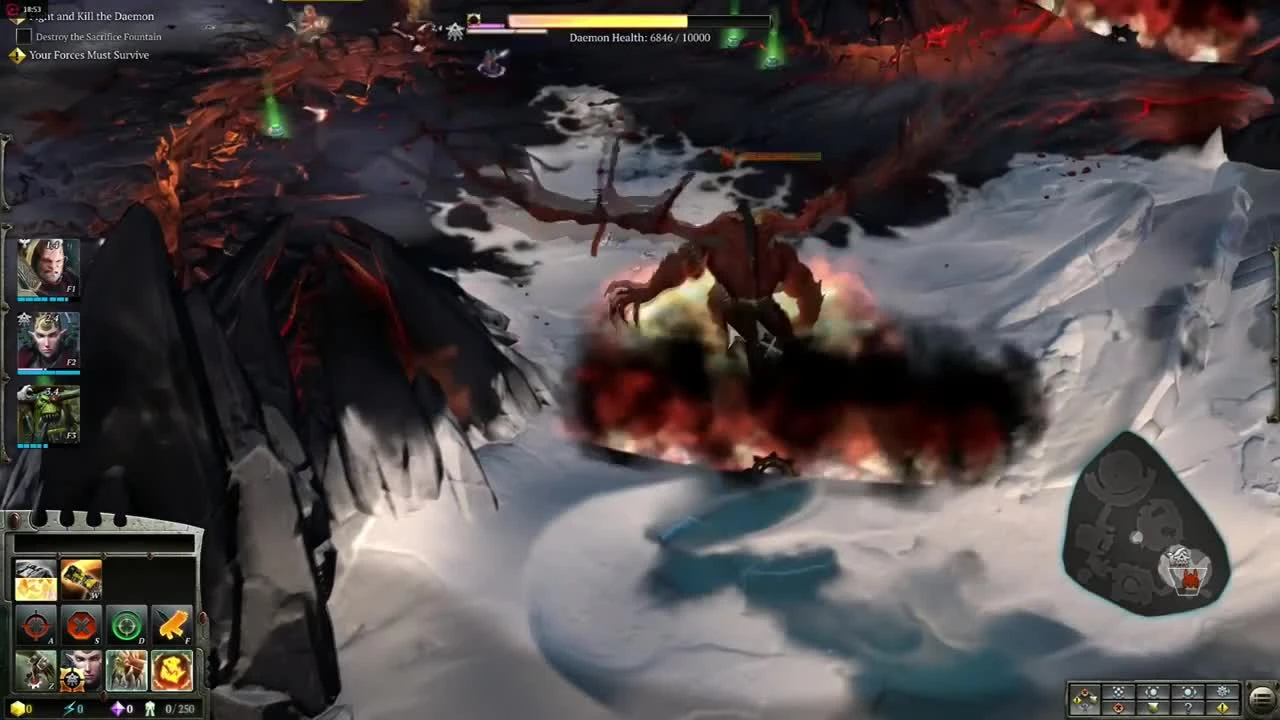Toggle the snowflake filter on the minimap bar
This screenshot has height=720, width=1280.
(x=1222, y=690)
